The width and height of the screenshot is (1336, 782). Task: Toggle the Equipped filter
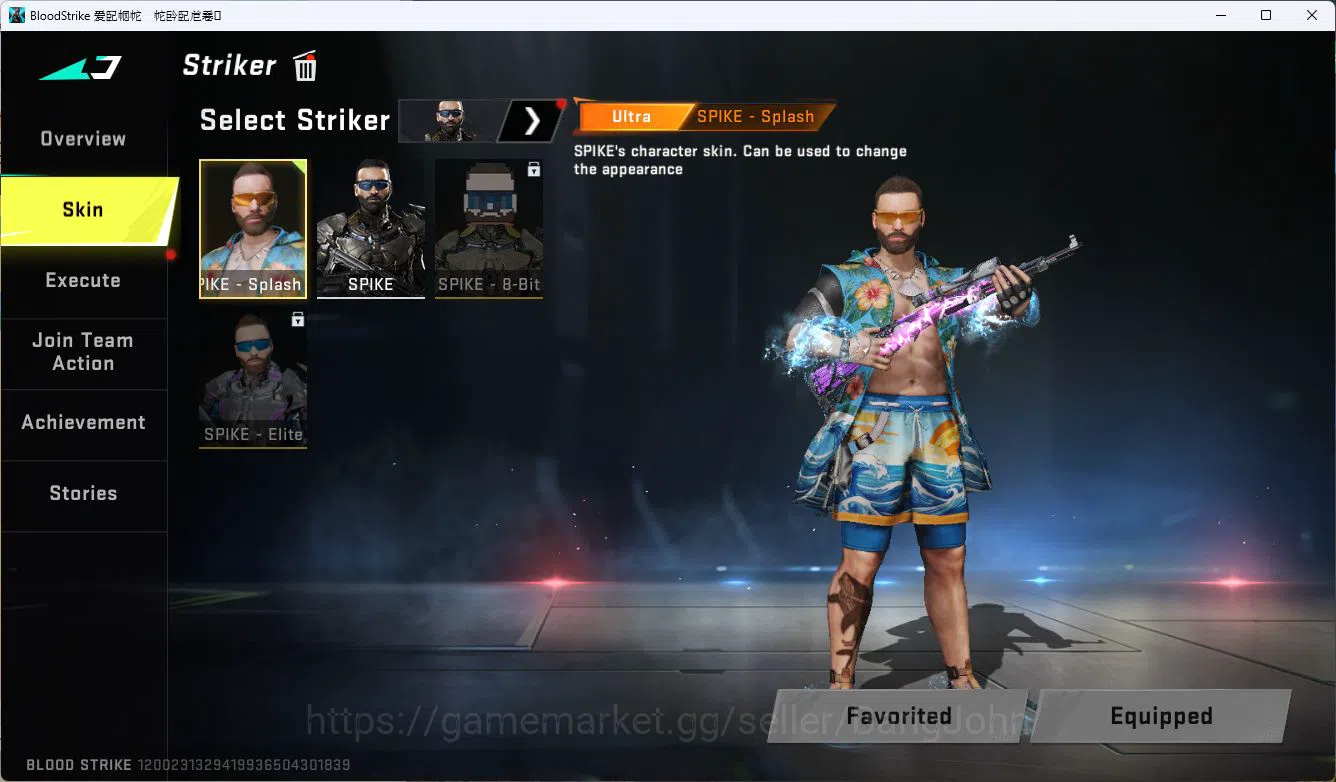point(1161,716)
